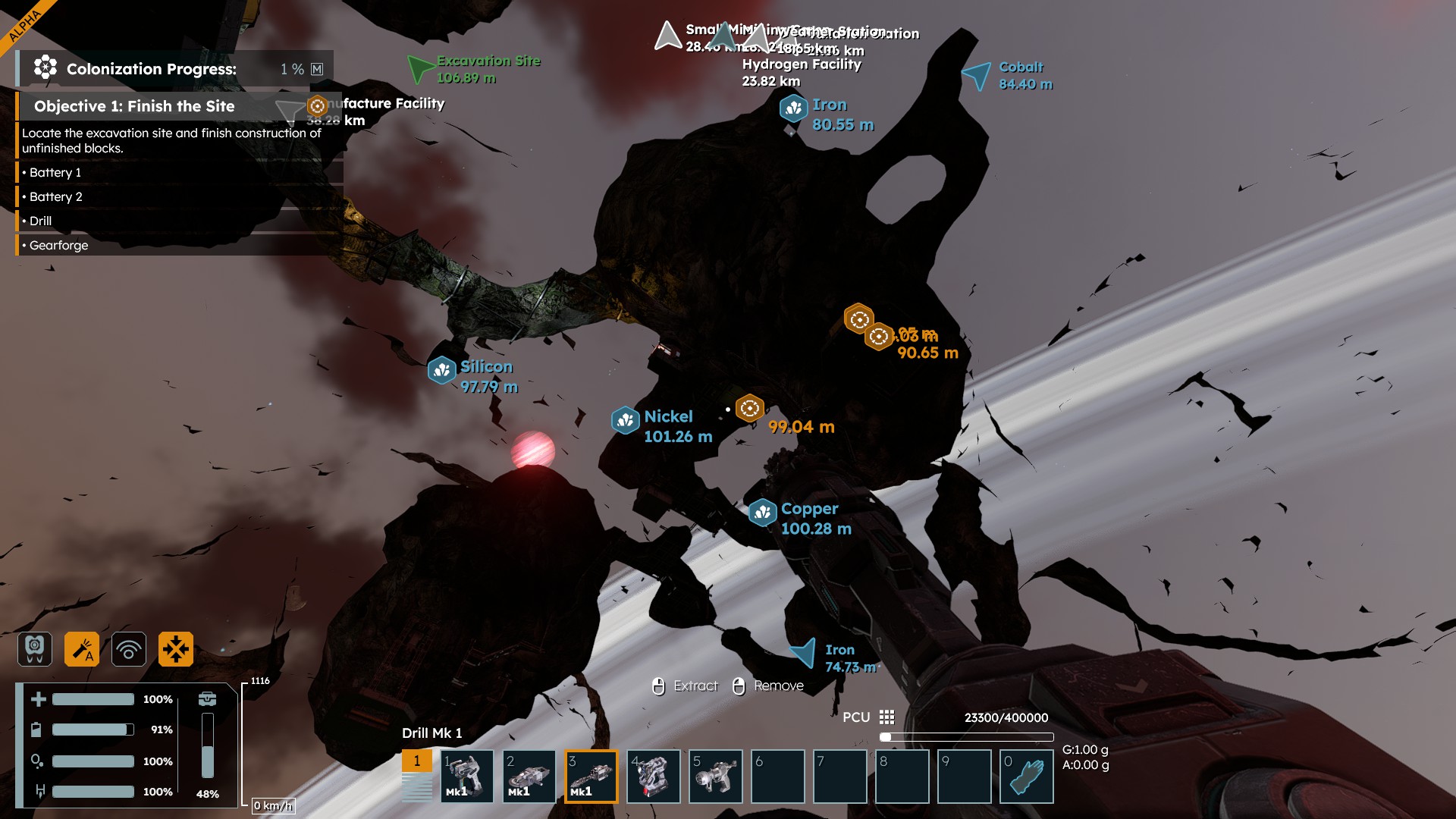
Task: Toggle the inertia dampeners icon
Action: 176,649
